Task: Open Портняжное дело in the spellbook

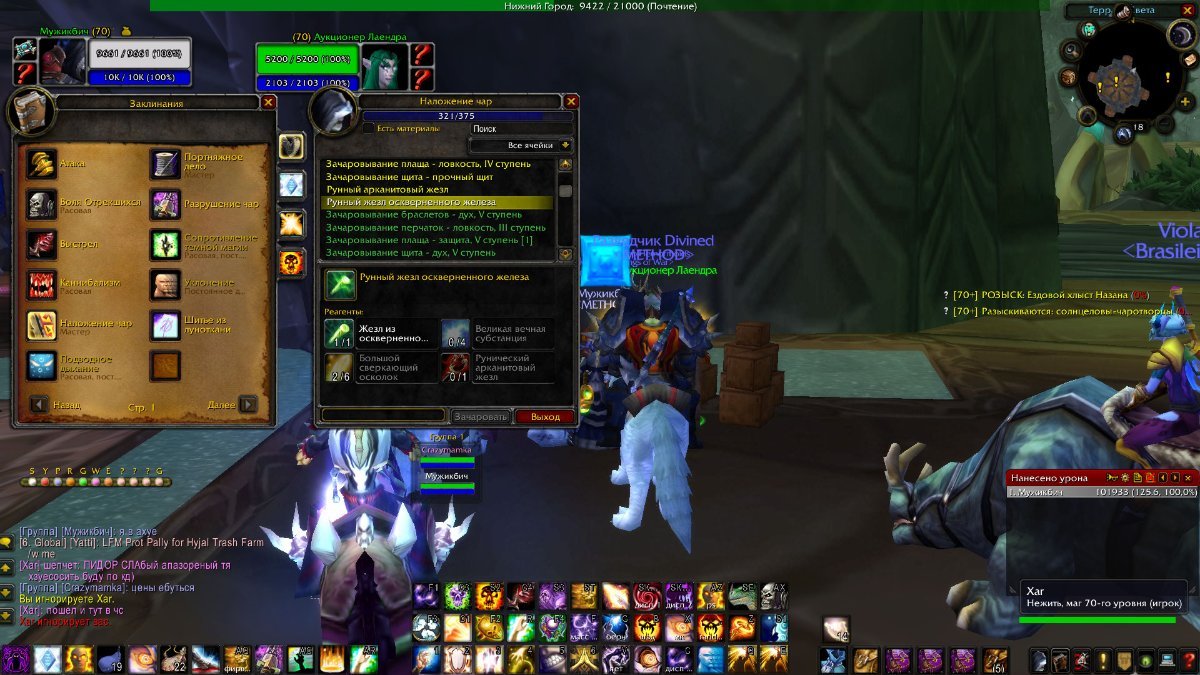Action: point(165,164)
